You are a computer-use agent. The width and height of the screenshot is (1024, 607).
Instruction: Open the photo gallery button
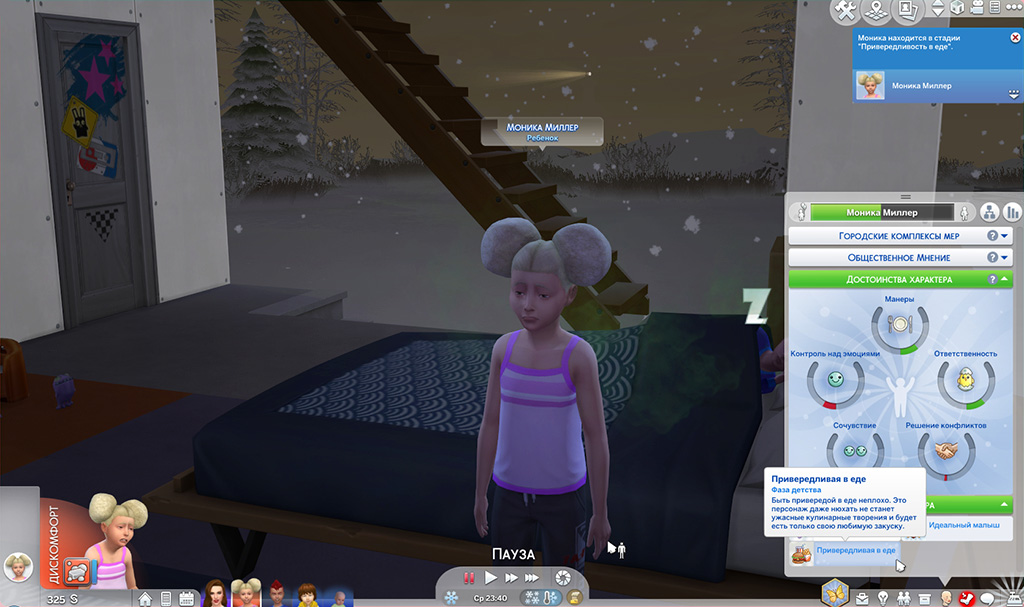coord(908,10)
